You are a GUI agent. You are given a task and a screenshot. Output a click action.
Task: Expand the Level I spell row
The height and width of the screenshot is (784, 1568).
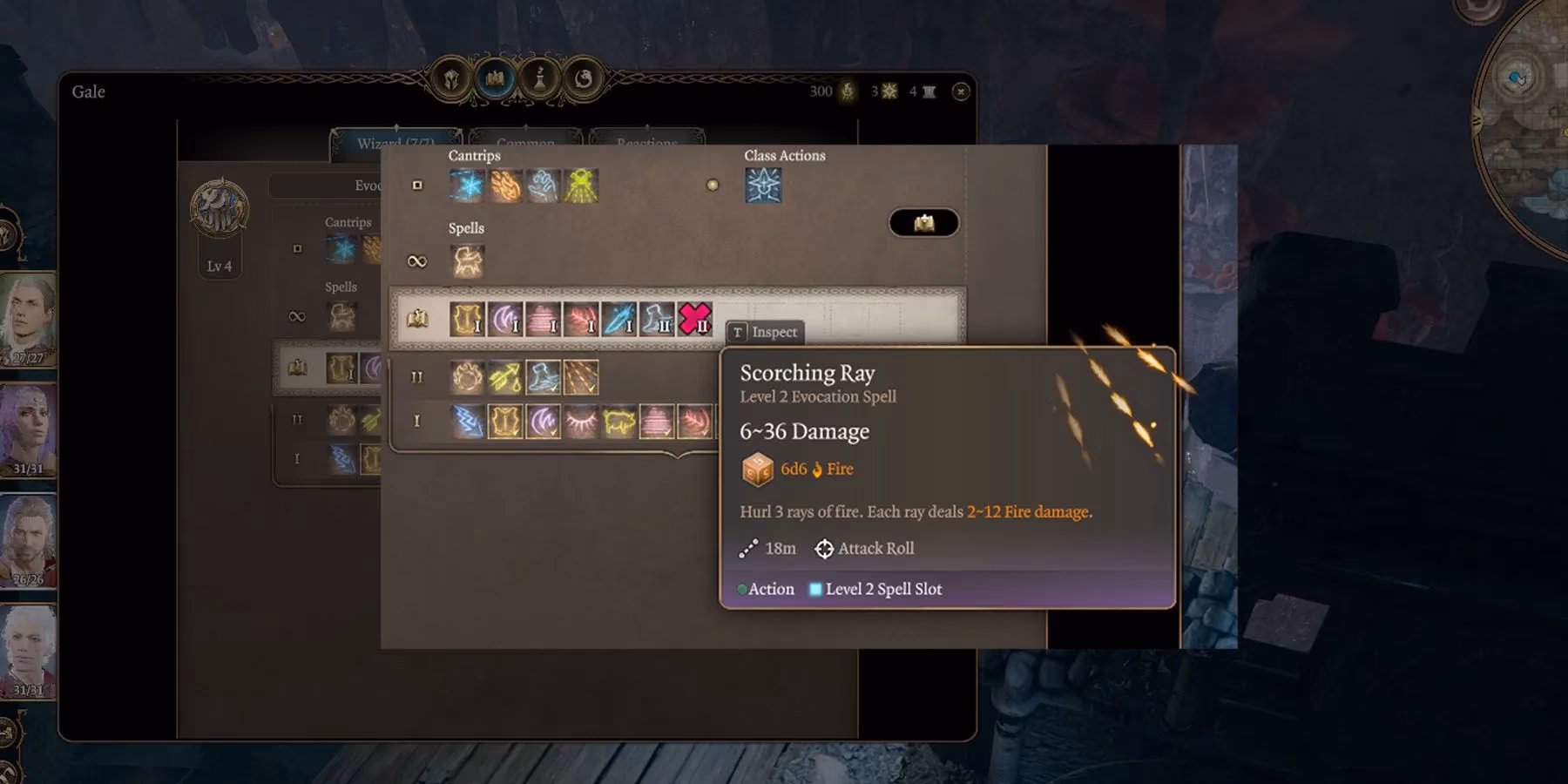(x=416, y=421)
